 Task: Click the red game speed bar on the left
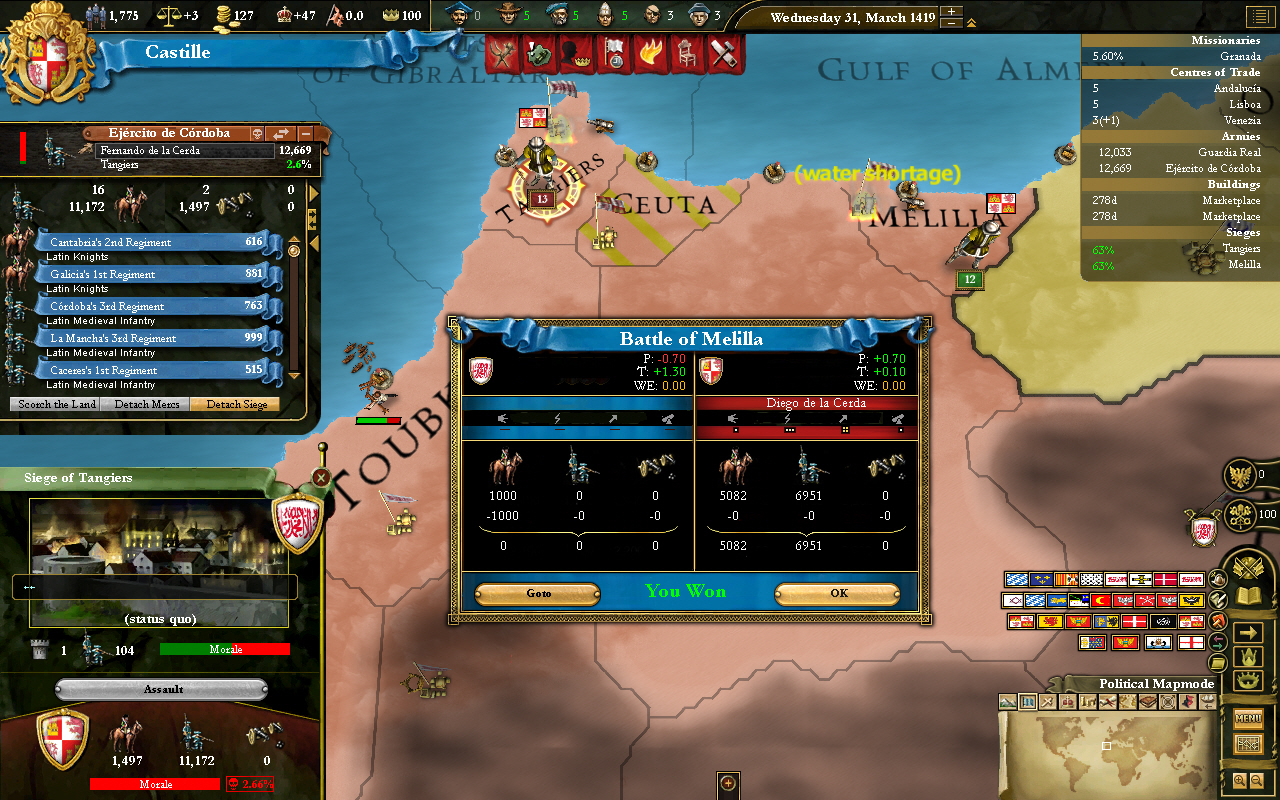(23, 146)
